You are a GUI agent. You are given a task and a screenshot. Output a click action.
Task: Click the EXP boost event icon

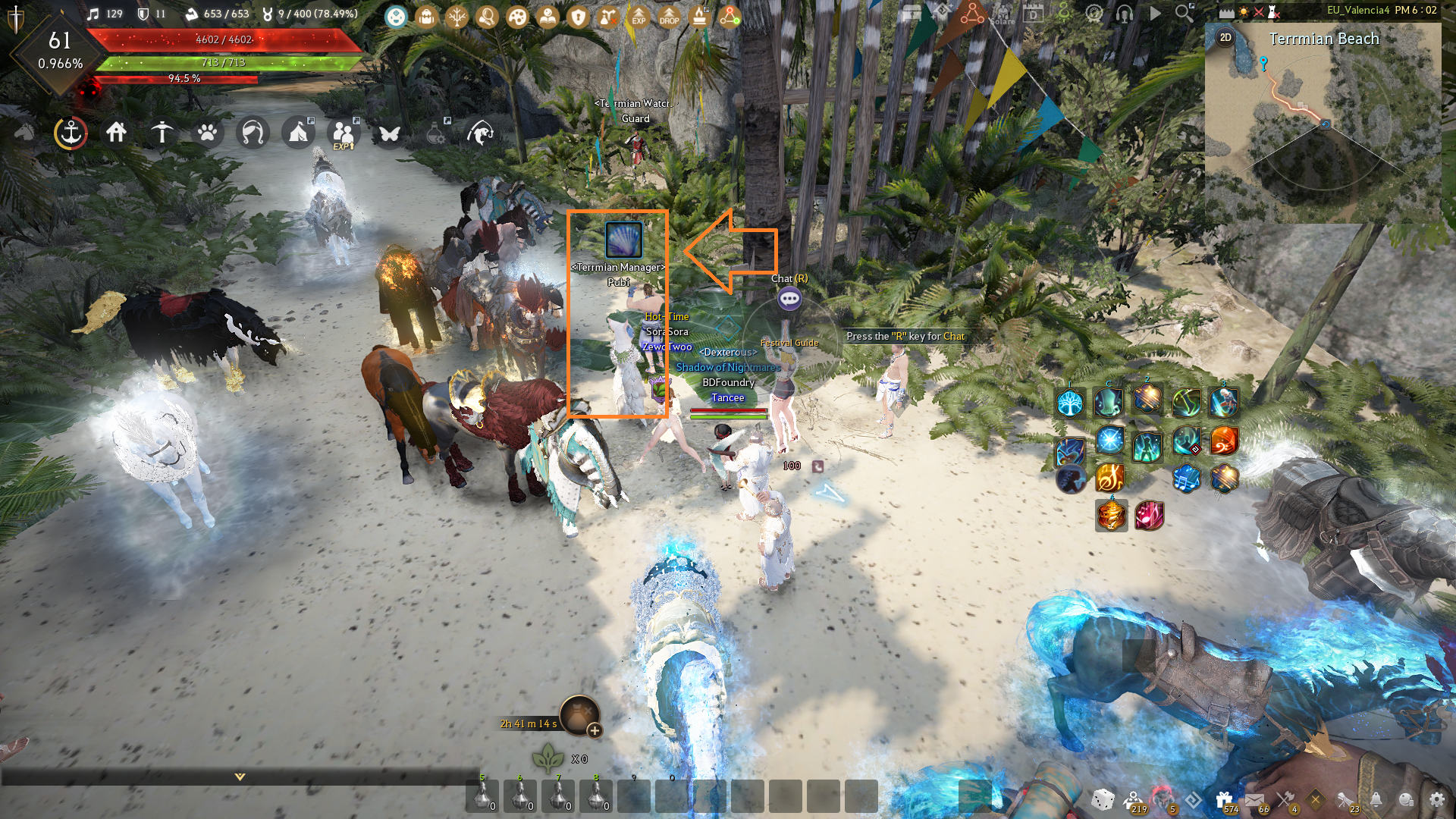[639, 17]
